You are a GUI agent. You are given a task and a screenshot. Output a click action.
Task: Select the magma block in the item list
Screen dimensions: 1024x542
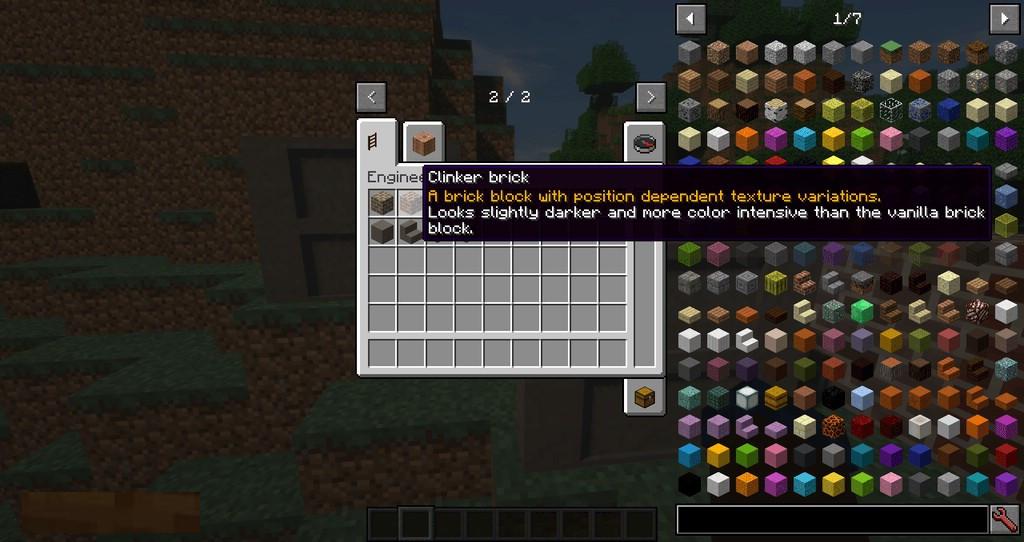pos(834,428)
